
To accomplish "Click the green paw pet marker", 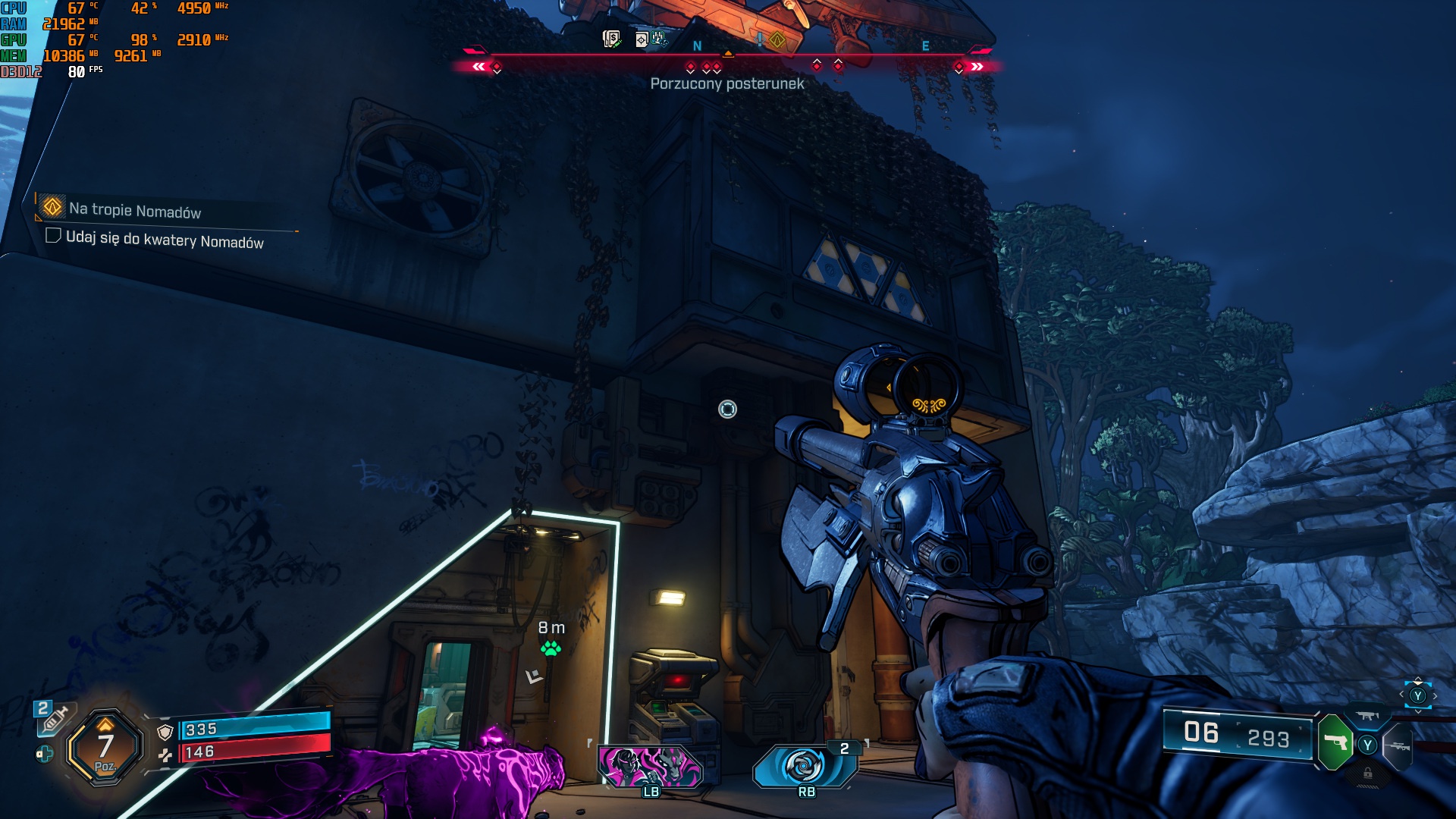I will point(551,648).
